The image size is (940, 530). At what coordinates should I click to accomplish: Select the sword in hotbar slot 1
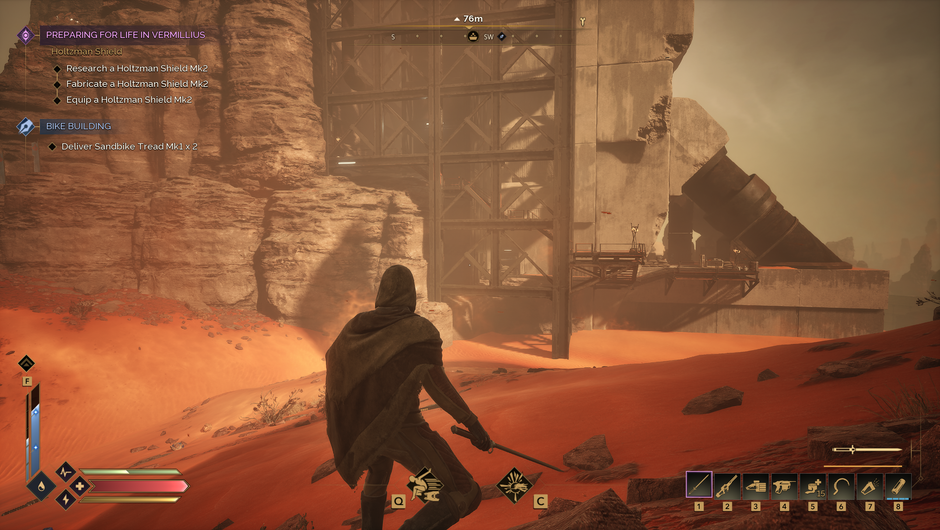coord(699,485)
